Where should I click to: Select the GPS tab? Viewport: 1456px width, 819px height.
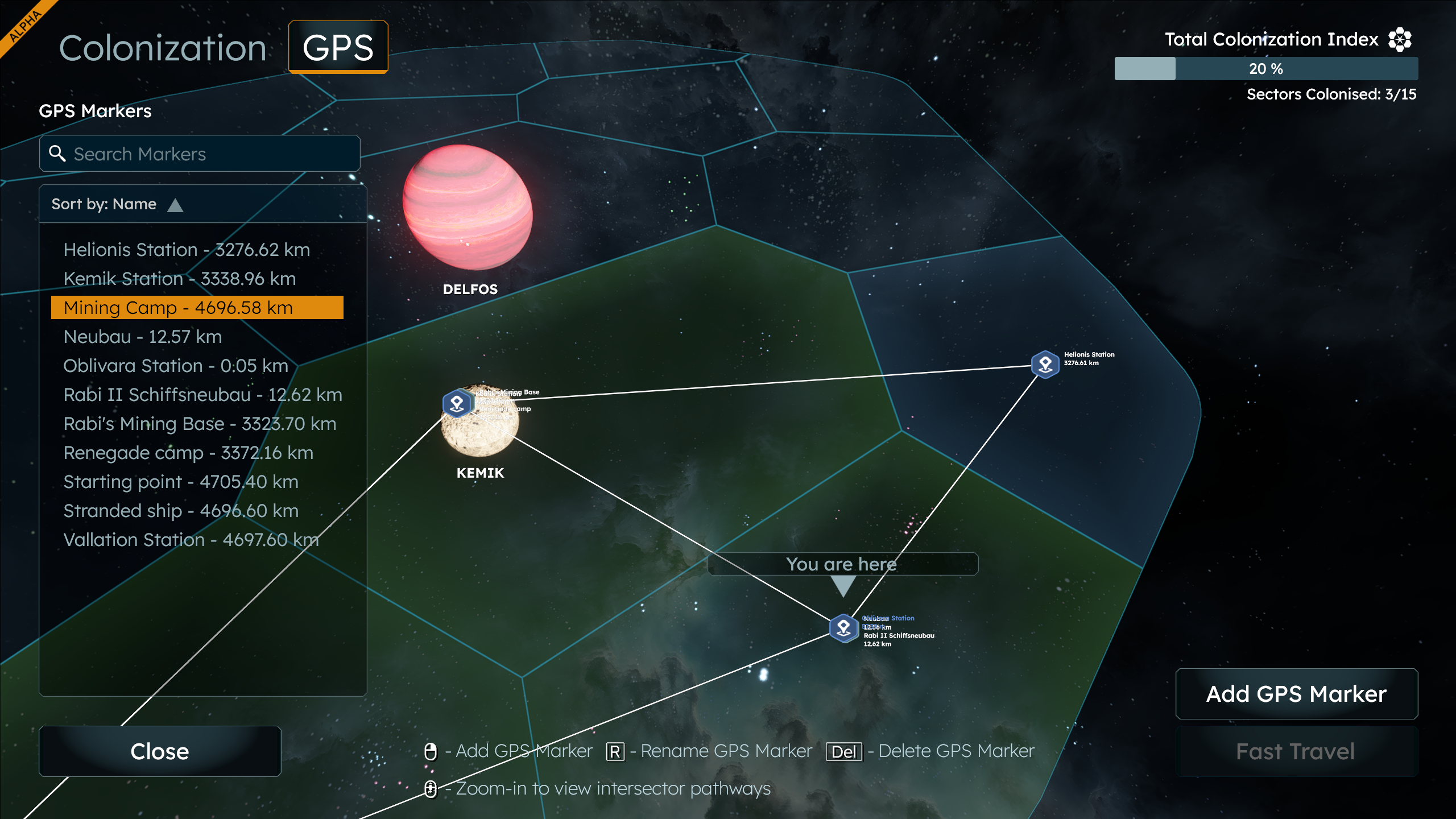(338, 48)
